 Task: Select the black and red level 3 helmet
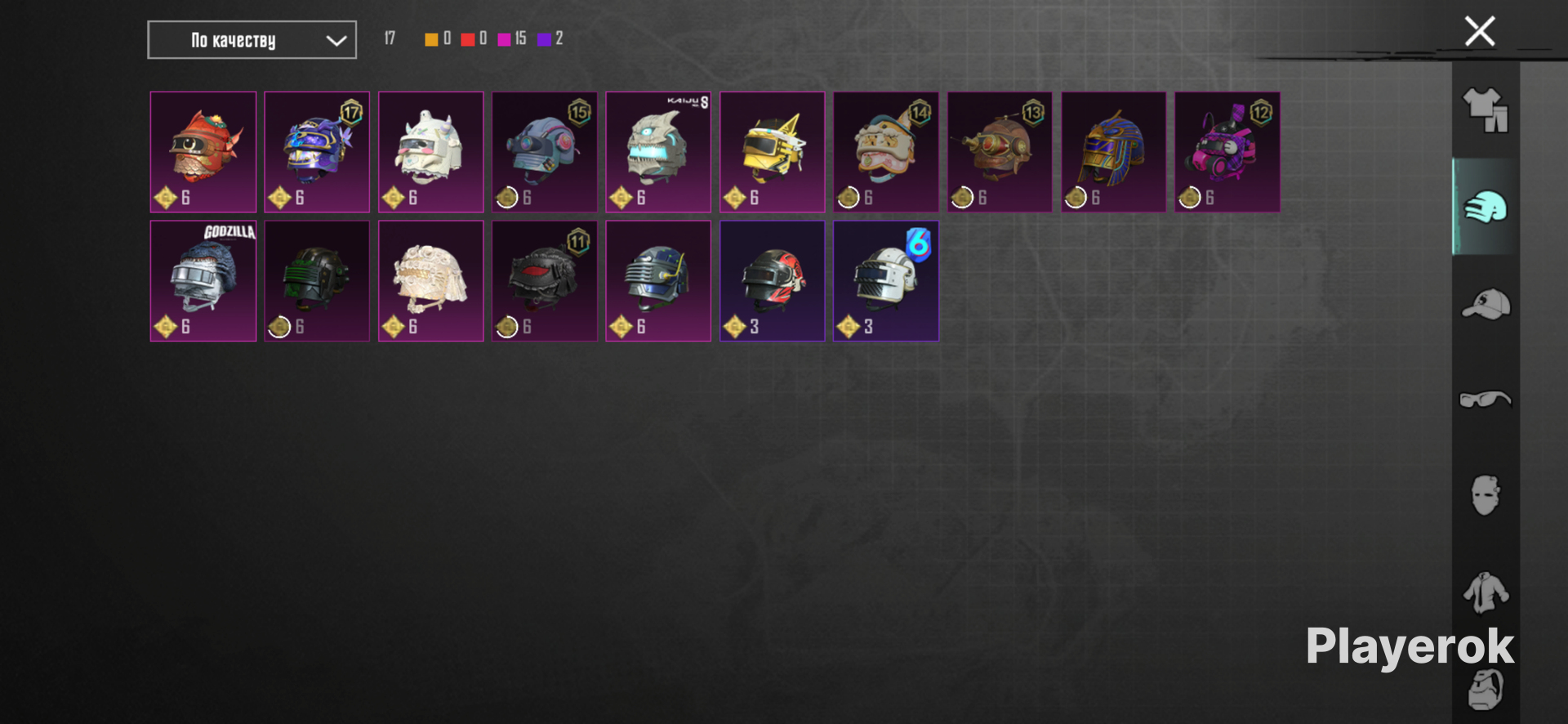point(772,280)
